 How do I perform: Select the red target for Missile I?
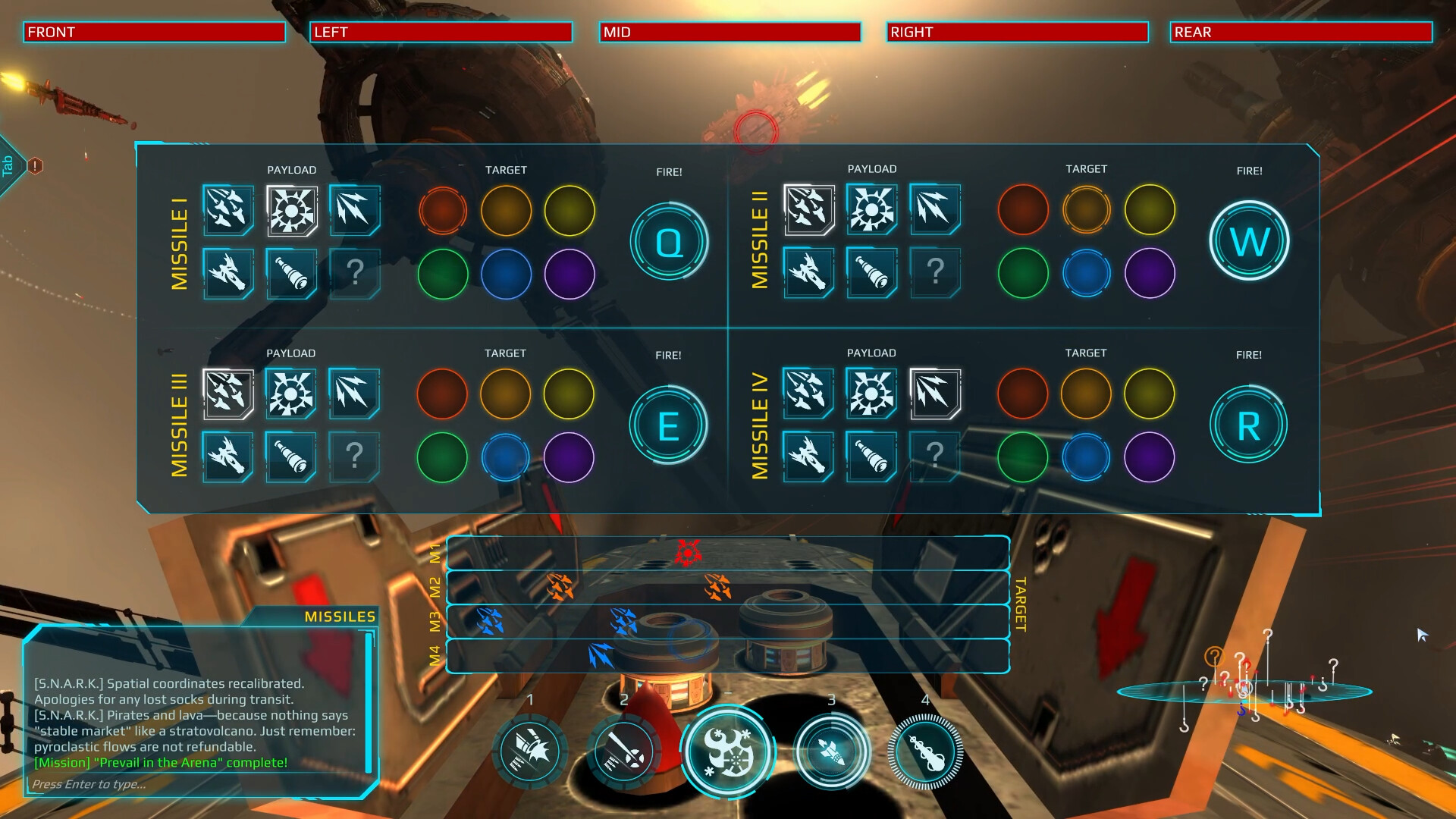(444, 212)
